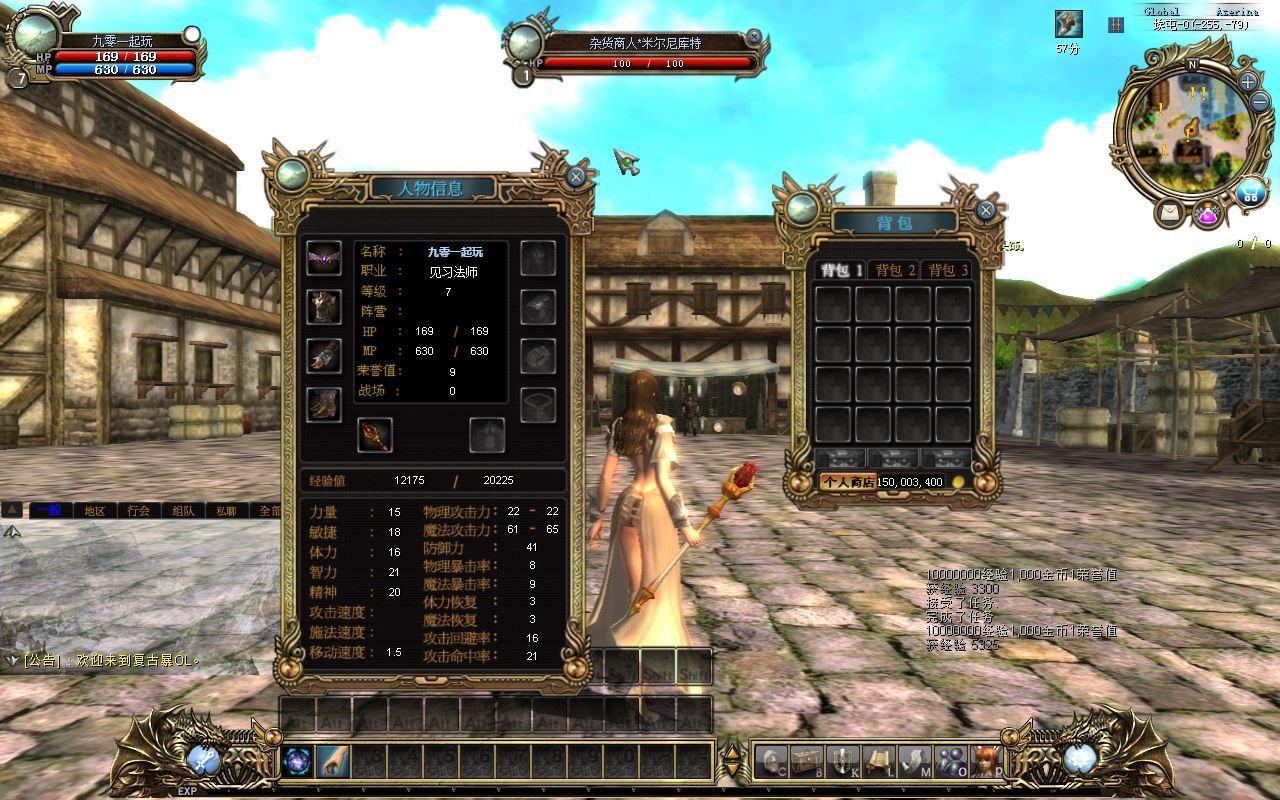Select the equipped chest armor slot
The image size is (1280, 800).
click(324, 307)
